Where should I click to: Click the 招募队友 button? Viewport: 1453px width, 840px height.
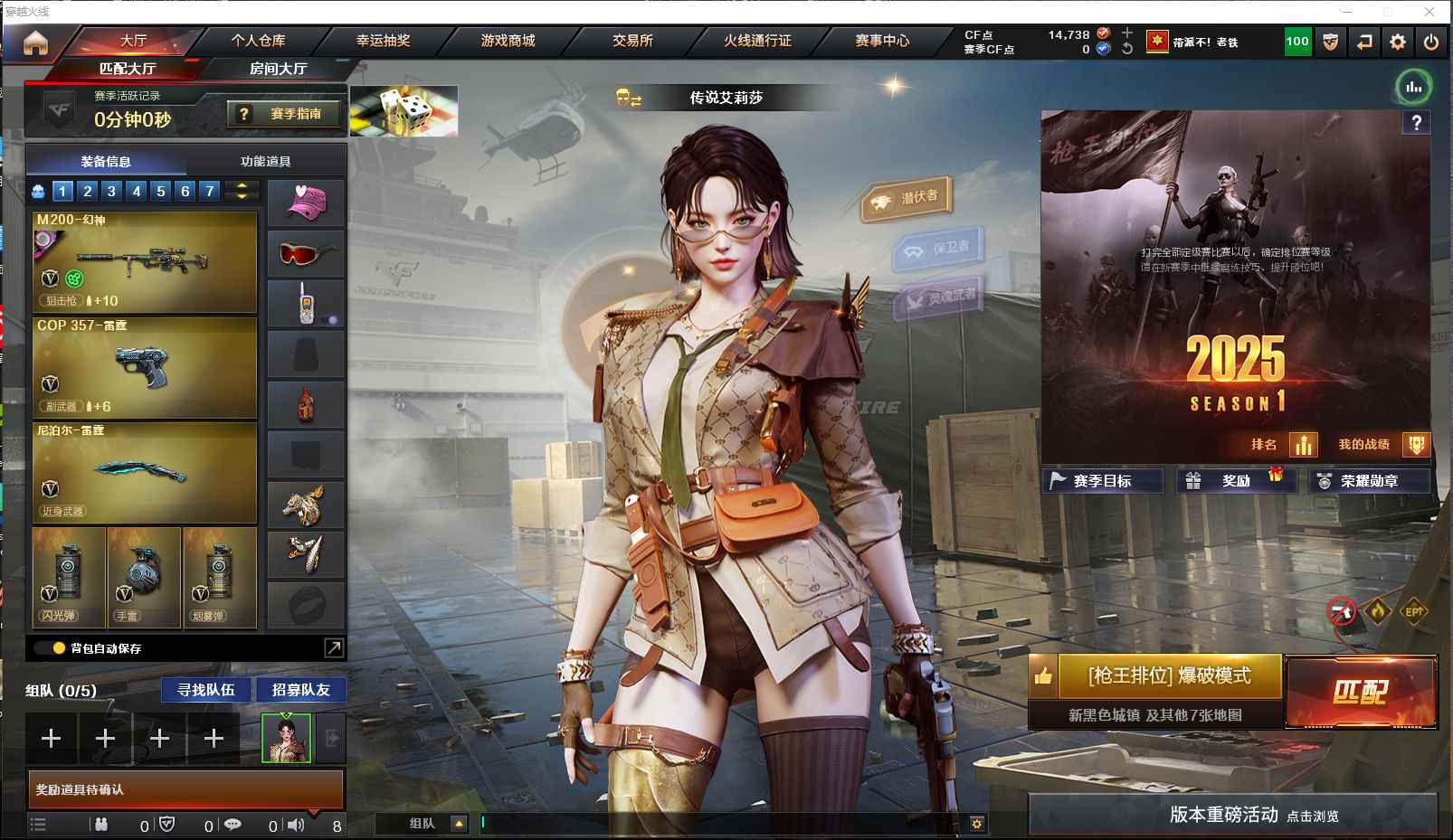301,690
